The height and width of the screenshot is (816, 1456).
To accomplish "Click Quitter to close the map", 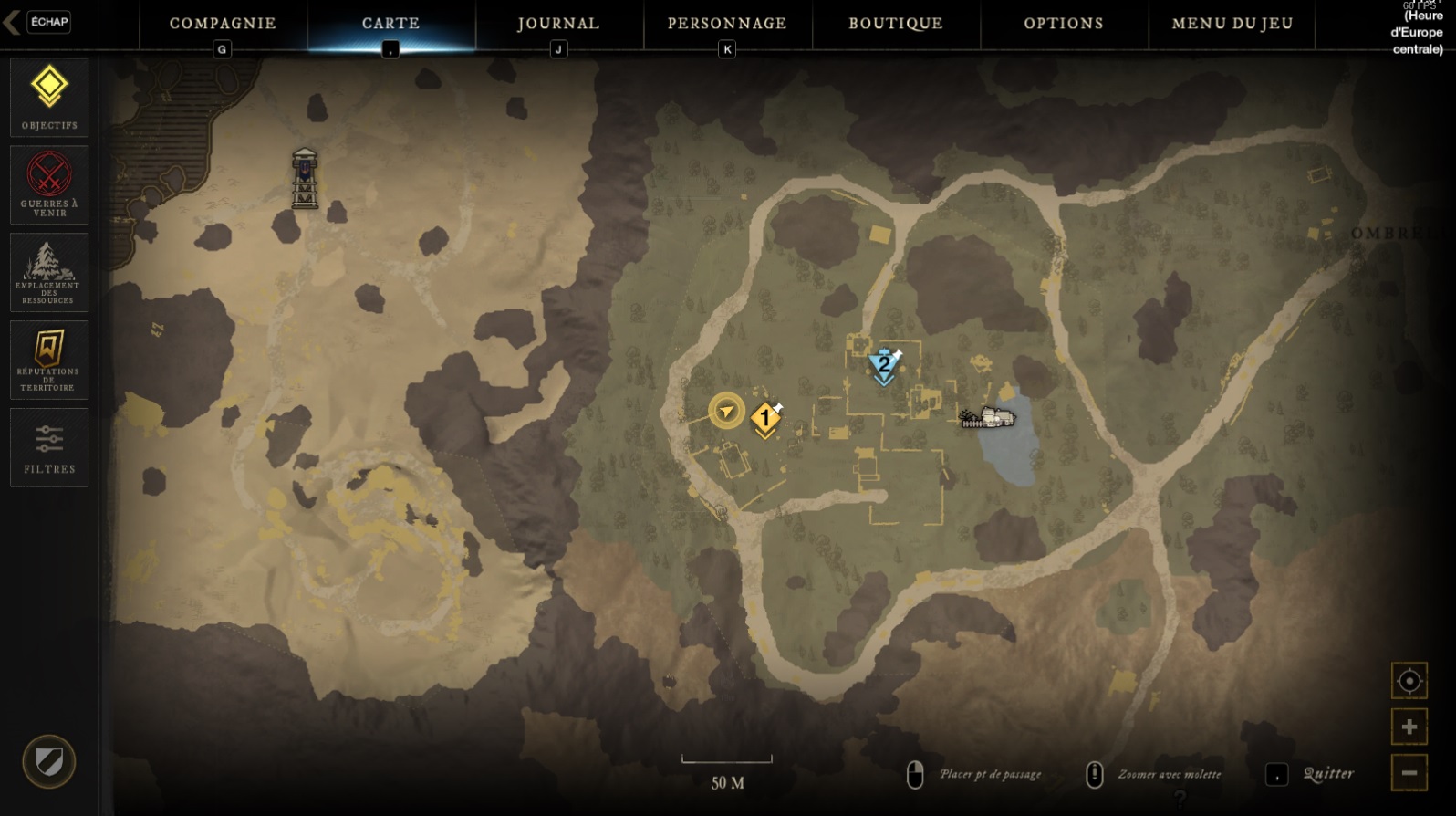I will (1329, 771).
